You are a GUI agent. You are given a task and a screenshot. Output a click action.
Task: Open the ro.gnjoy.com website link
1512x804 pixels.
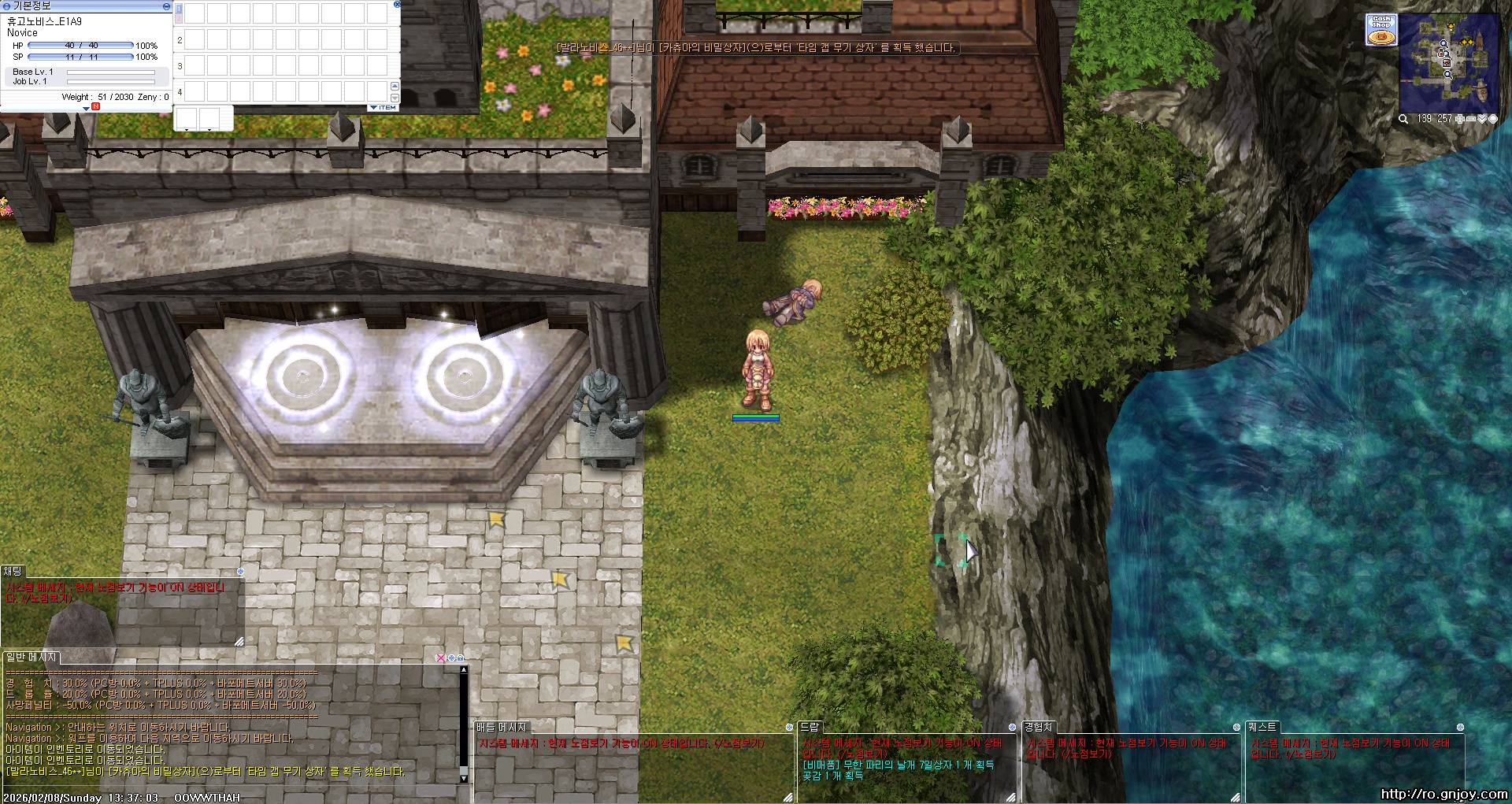click(1443, 794)
